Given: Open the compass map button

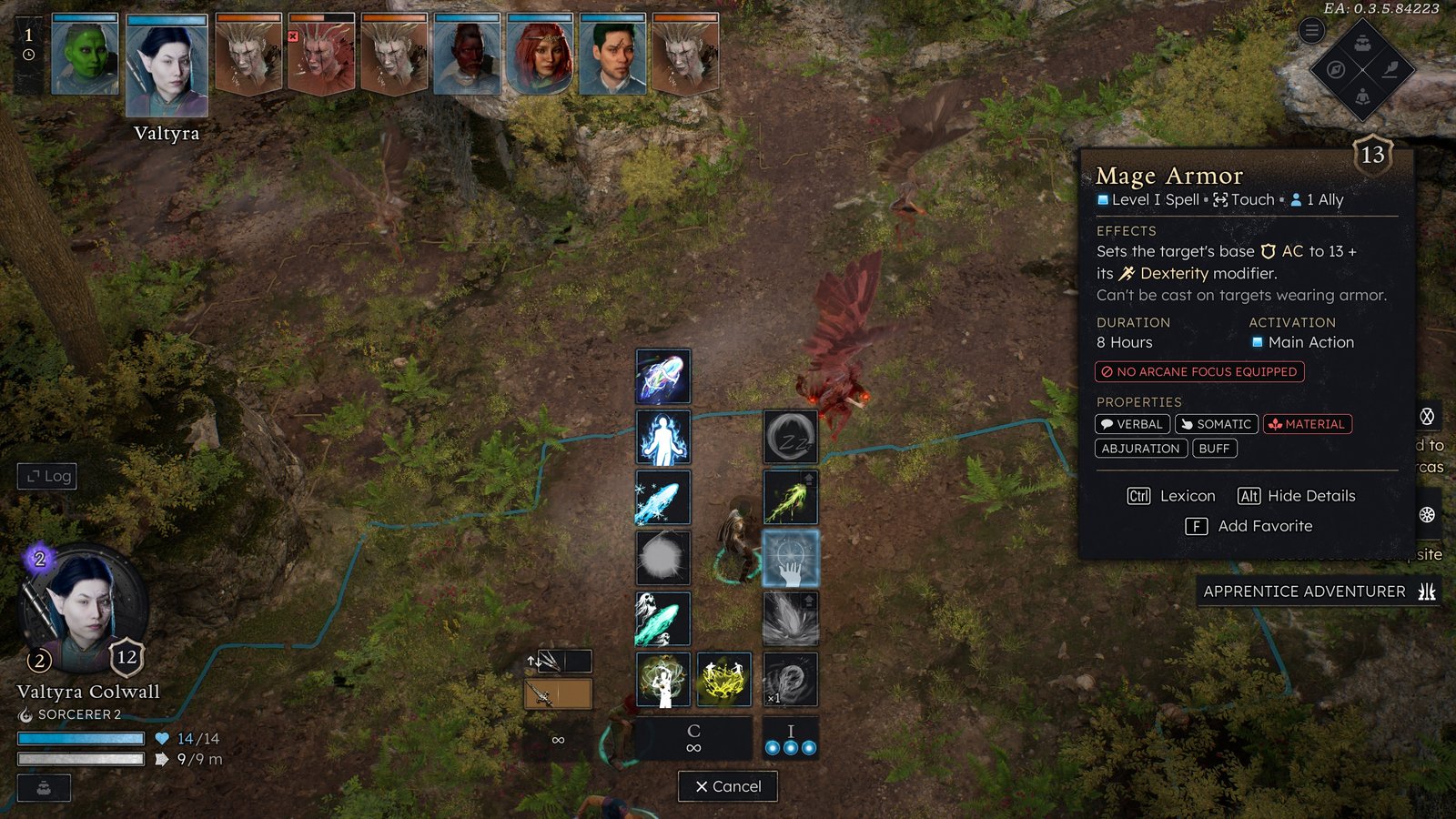Looking at the screenshot, I should point(1336,70).
